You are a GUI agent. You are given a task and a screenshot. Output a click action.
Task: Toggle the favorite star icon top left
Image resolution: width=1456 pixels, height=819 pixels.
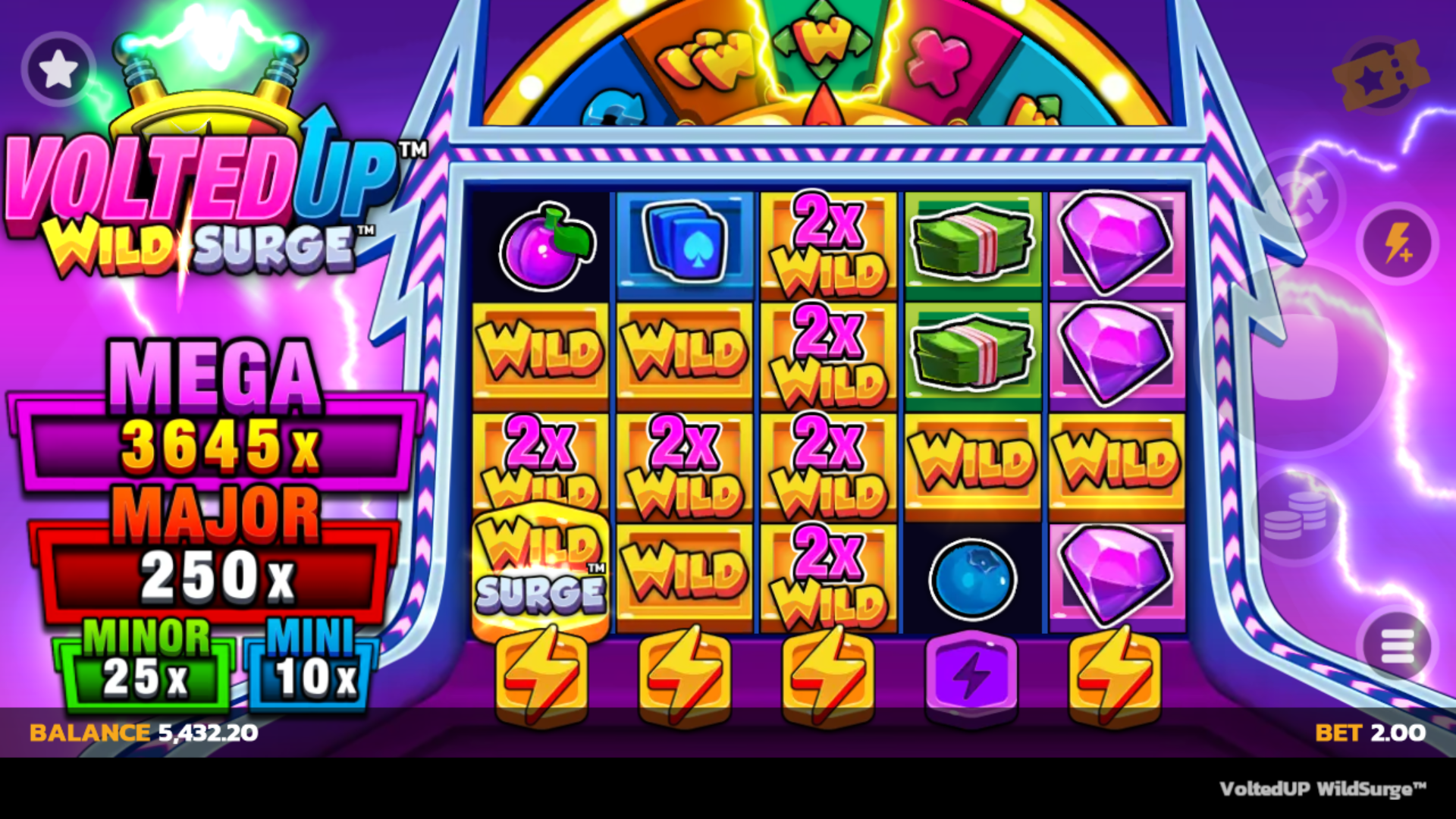coord(58,68)
